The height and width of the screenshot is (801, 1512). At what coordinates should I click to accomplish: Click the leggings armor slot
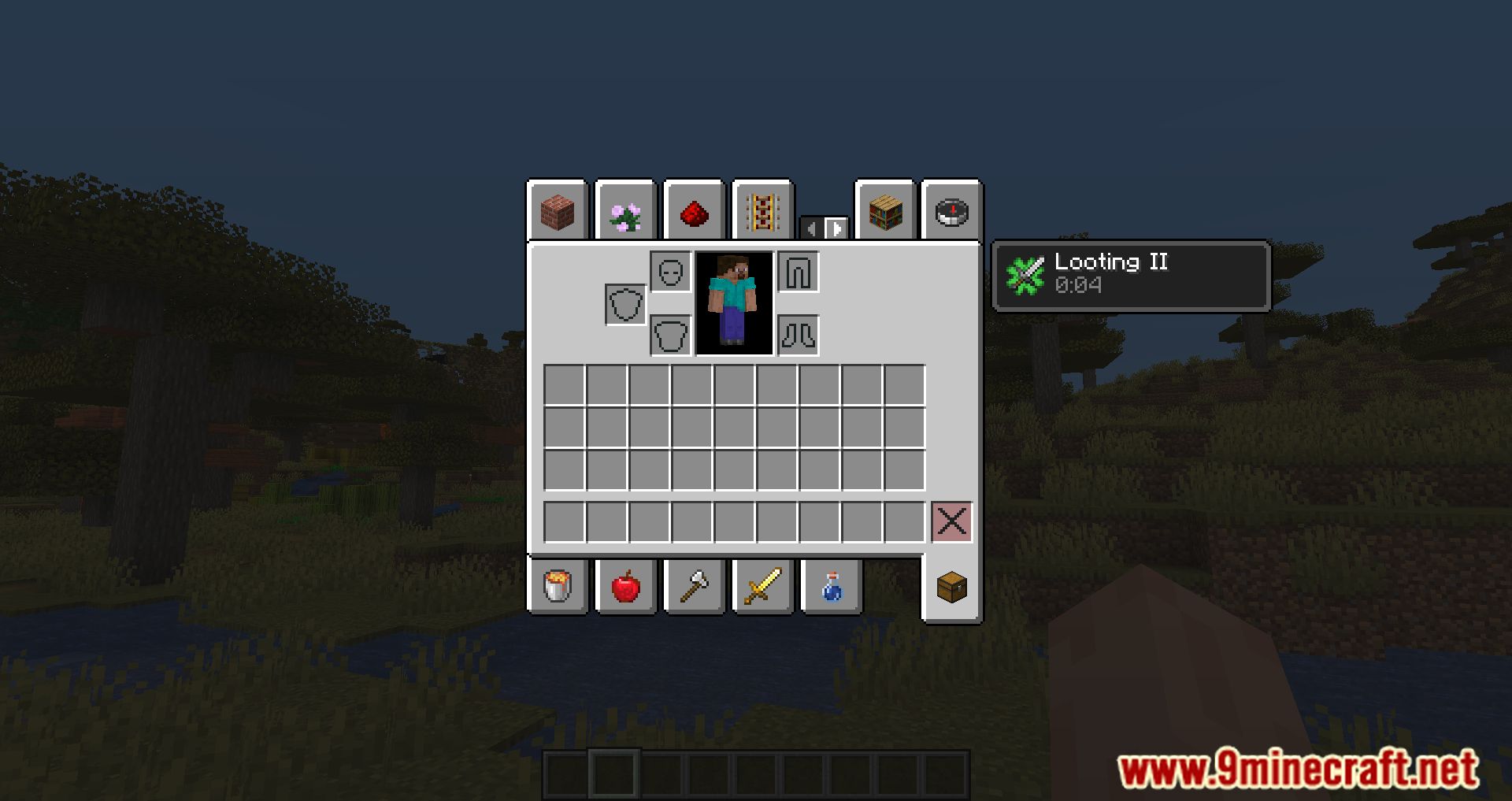798,272
